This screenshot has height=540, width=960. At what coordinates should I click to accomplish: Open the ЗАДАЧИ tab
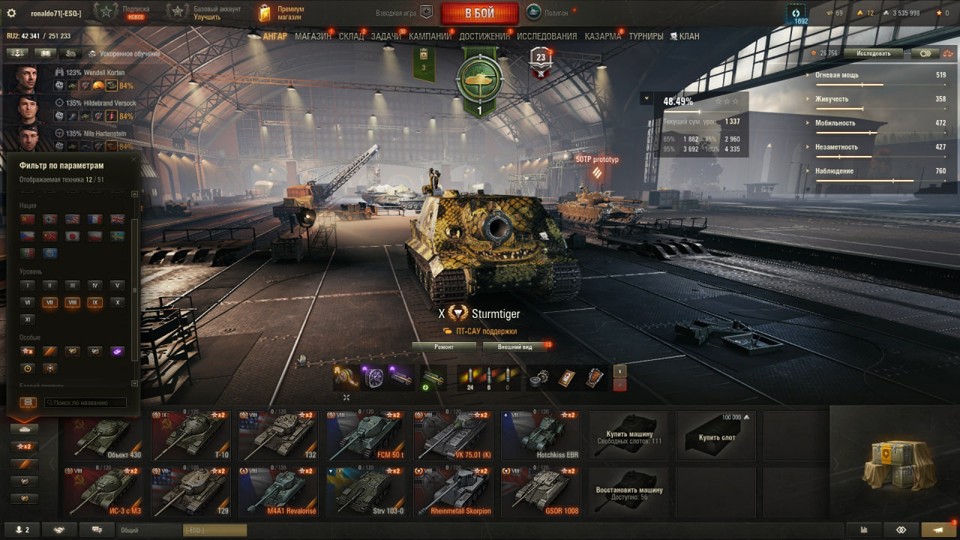tap(386, 37)
